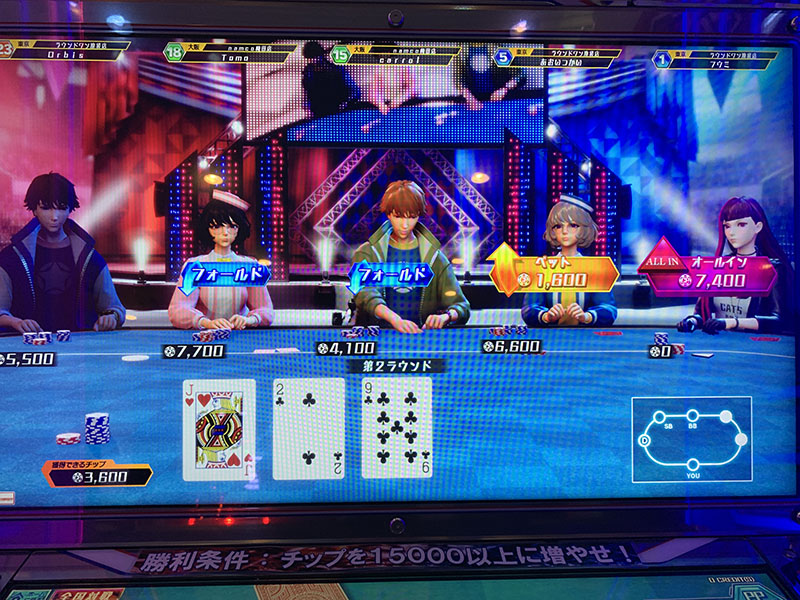800x600 pixels.
Task: Select the Jack of hearts community card
Action: tap(218, 429)
